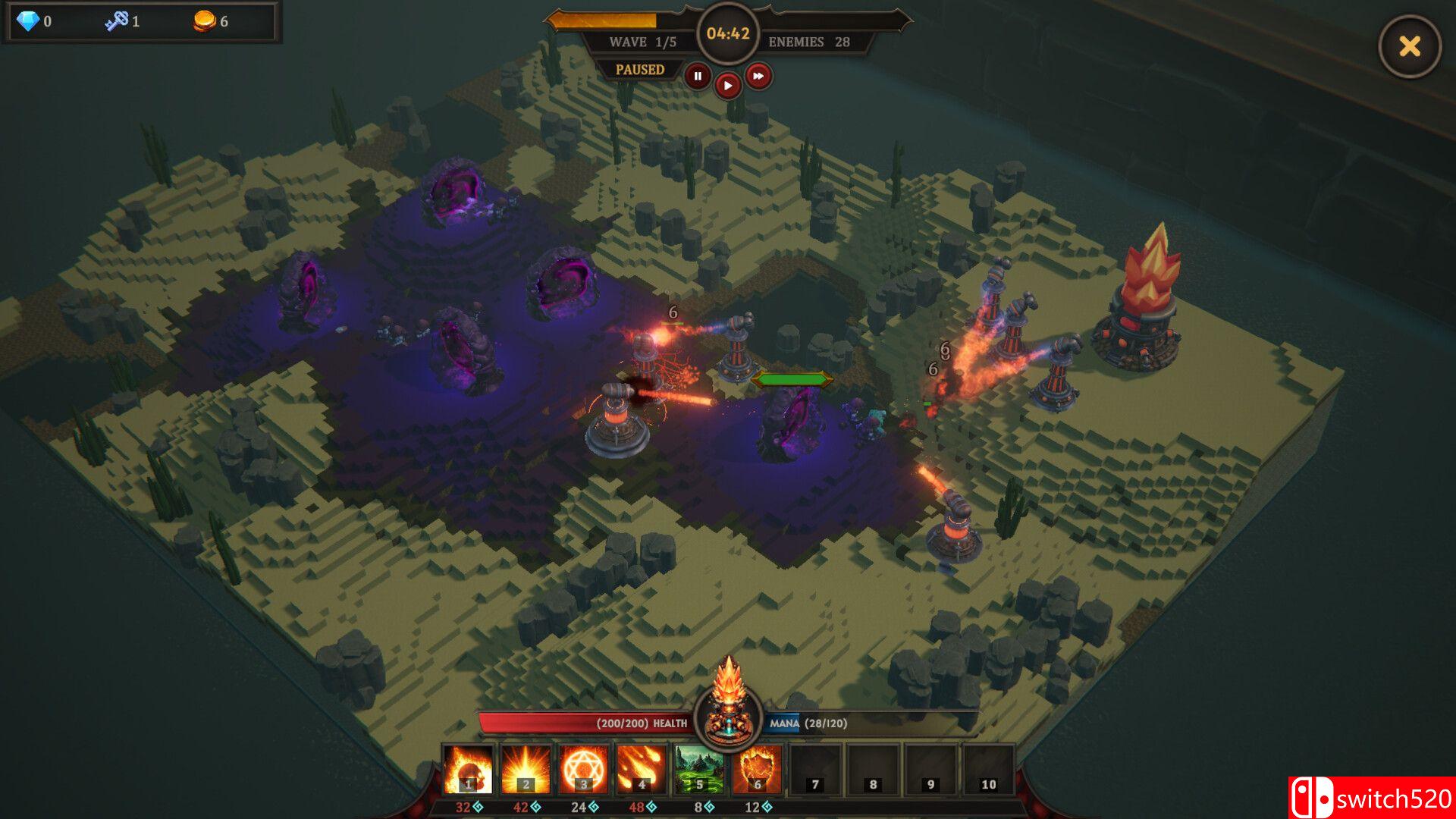Pause the game speed

698,76
